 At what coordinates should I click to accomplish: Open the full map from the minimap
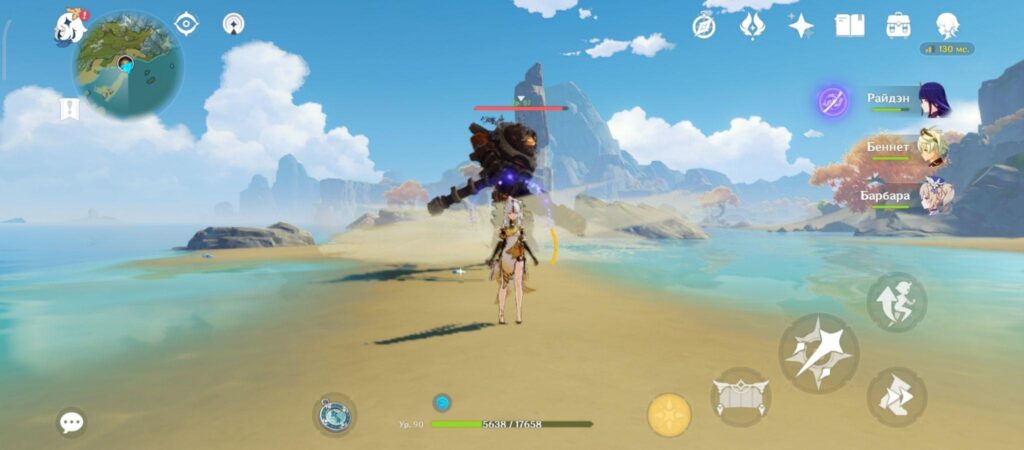[x=127, y=65]
